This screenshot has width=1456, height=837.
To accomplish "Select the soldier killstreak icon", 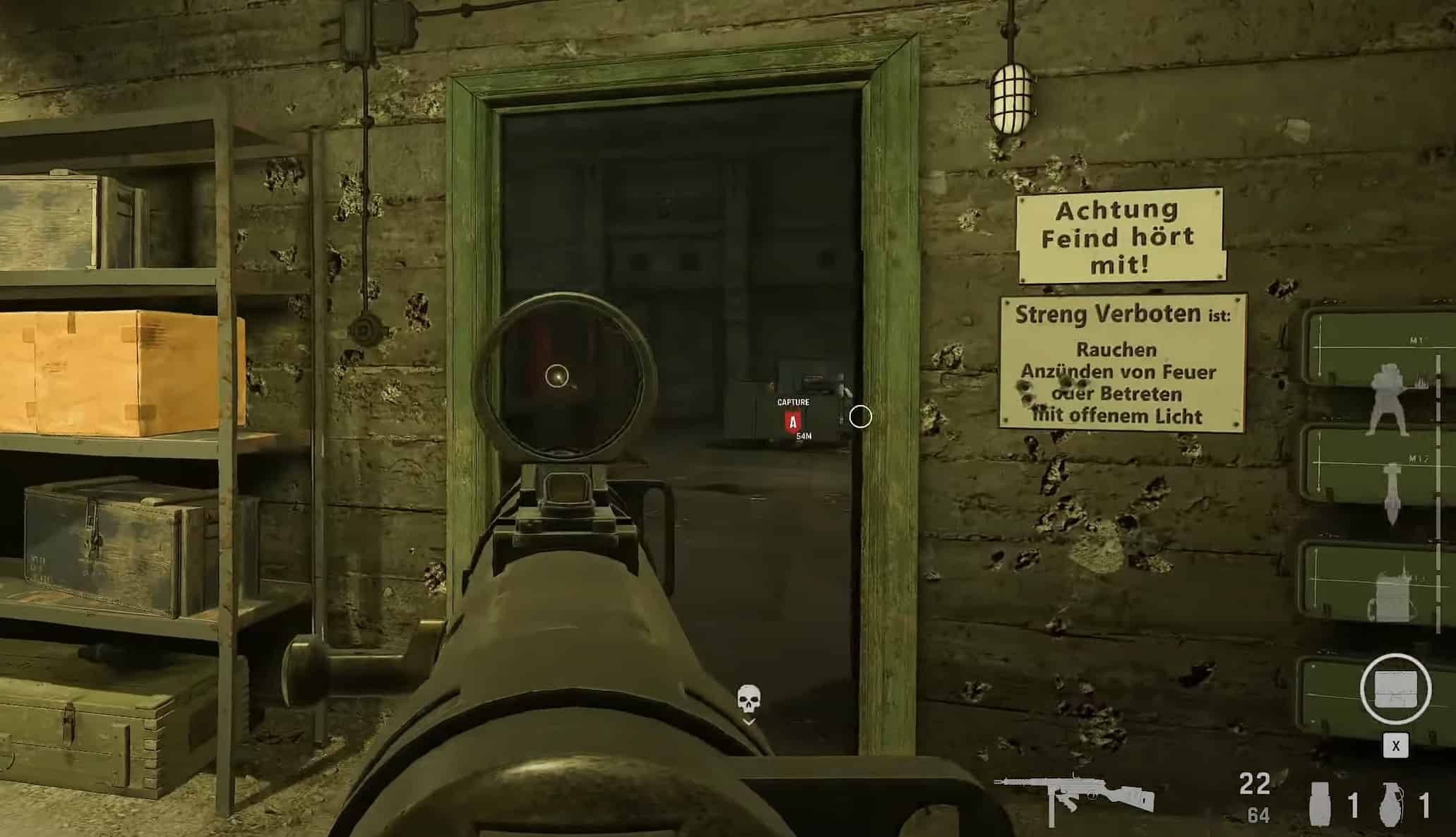I will point(1388,399).
